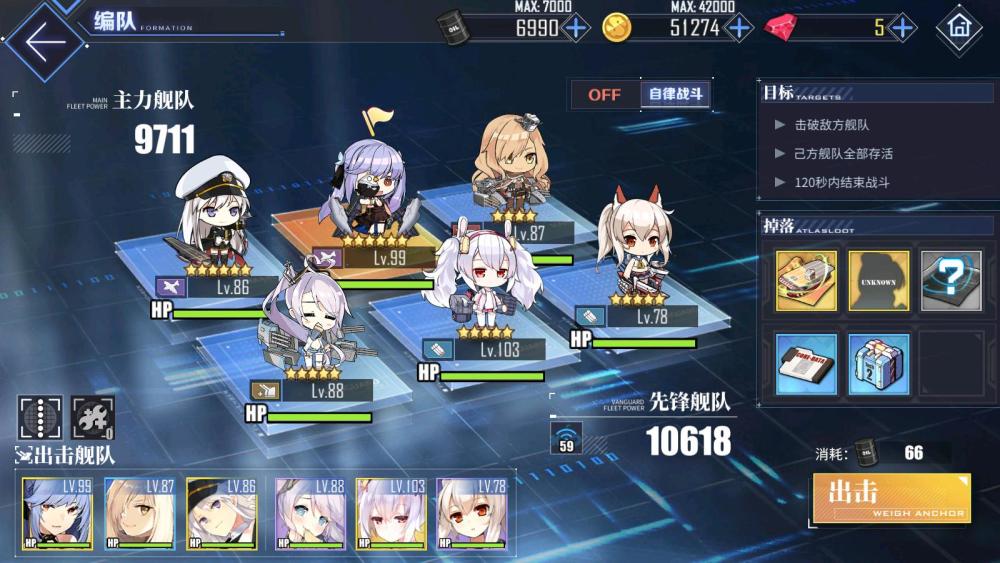Select the Lv.78 ship portrait
The image size is (1000, 563).
[x=471, y=513]
